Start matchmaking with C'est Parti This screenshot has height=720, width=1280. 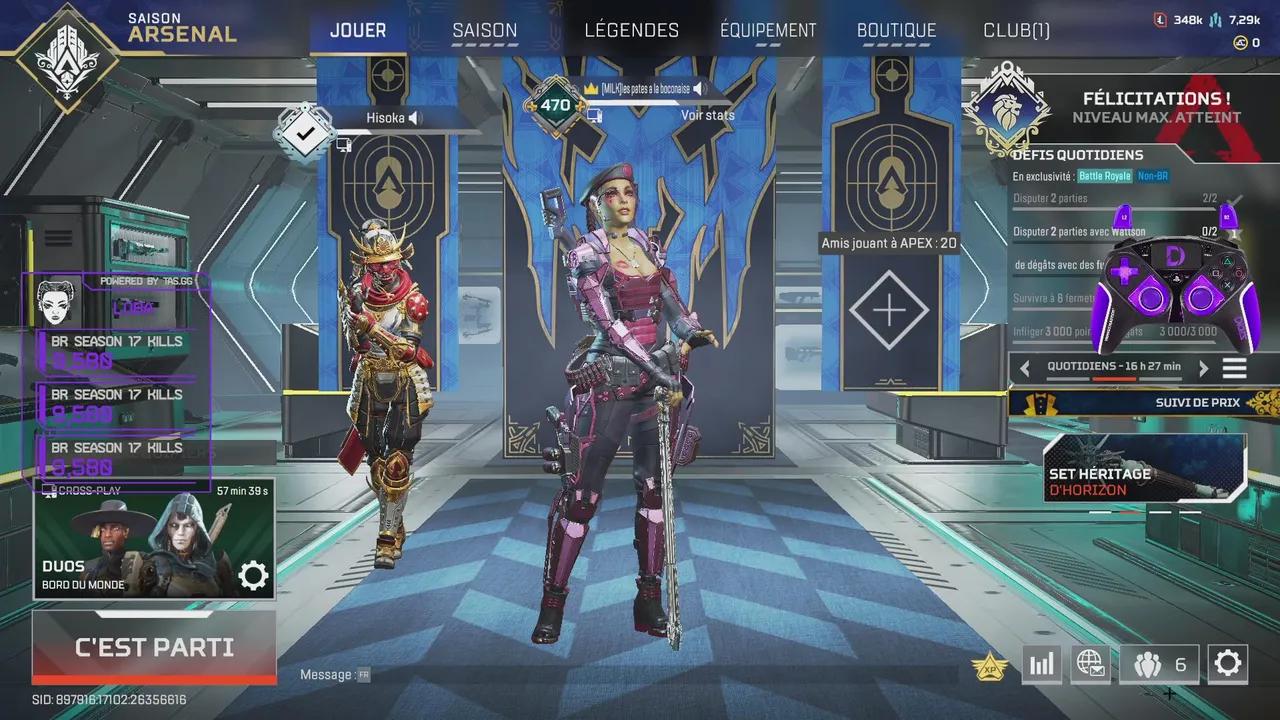click(x=154, y=647)
